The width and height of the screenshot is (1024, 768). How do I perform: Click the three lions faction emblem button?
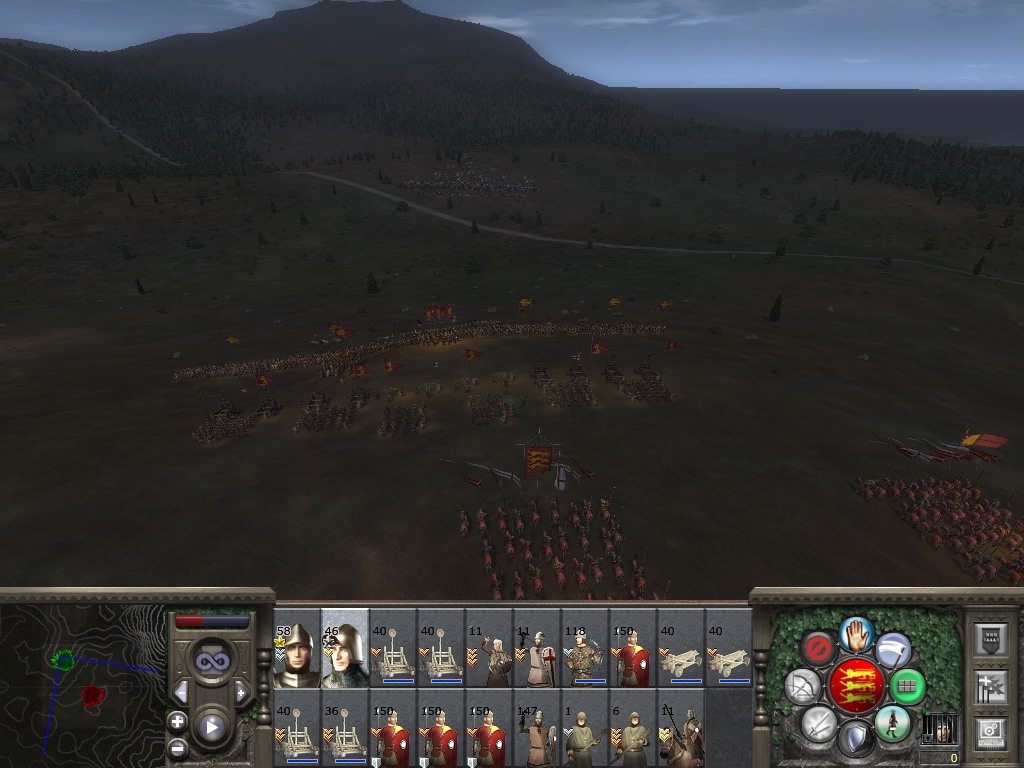click(855, 686)
